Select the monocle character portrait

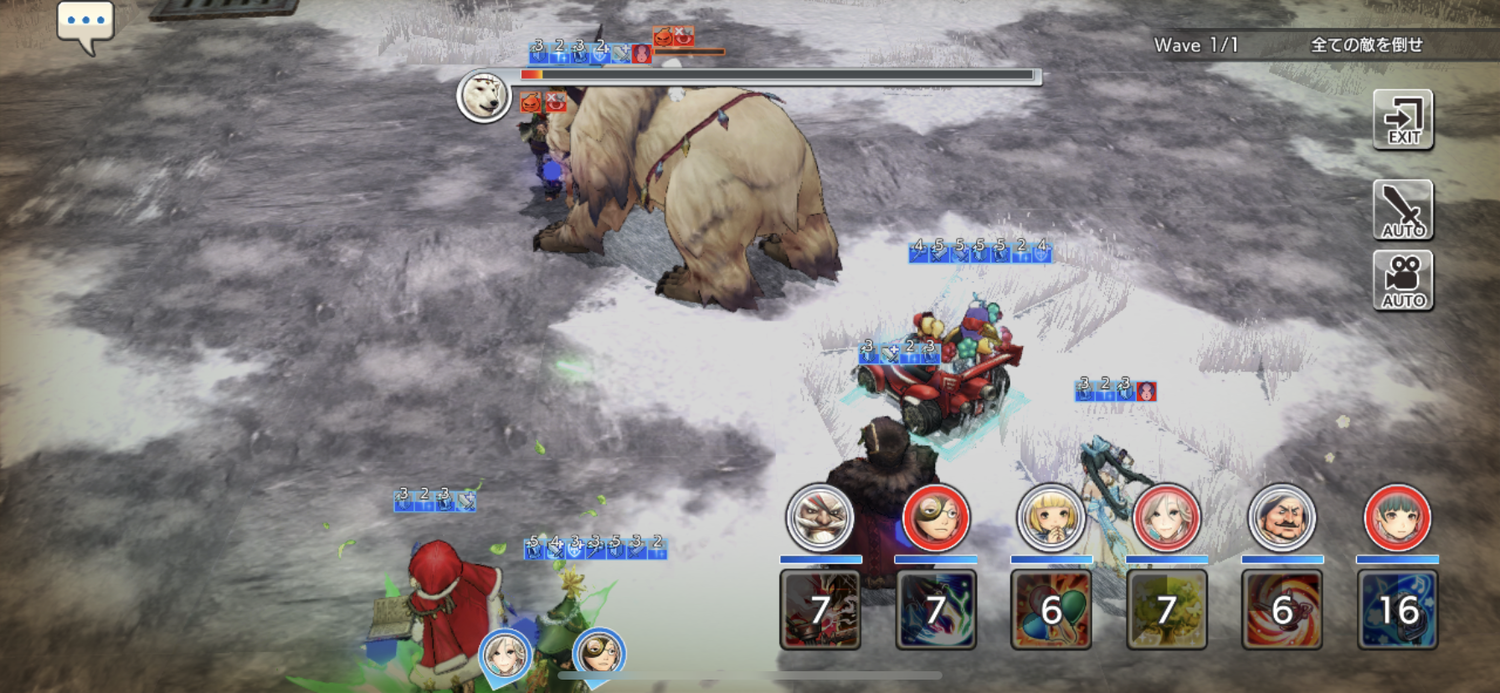pos(936,517)
